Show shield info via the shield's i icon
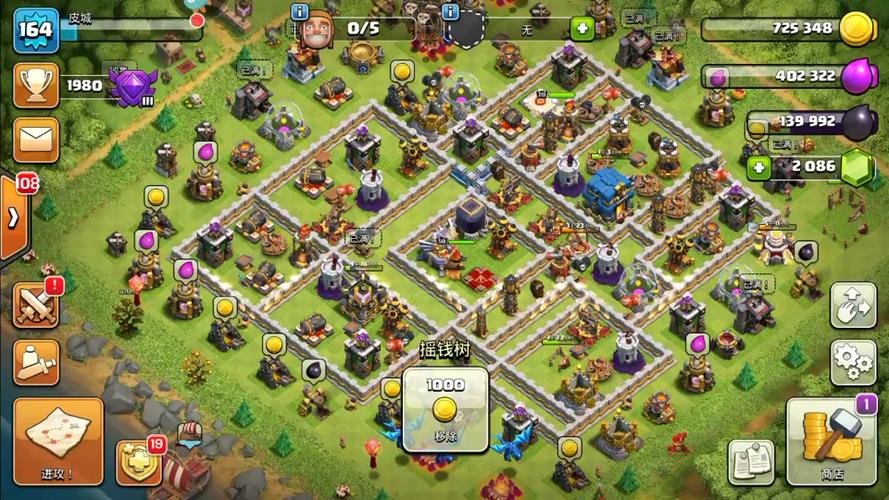Screen dimensions: 889x500 450,11
